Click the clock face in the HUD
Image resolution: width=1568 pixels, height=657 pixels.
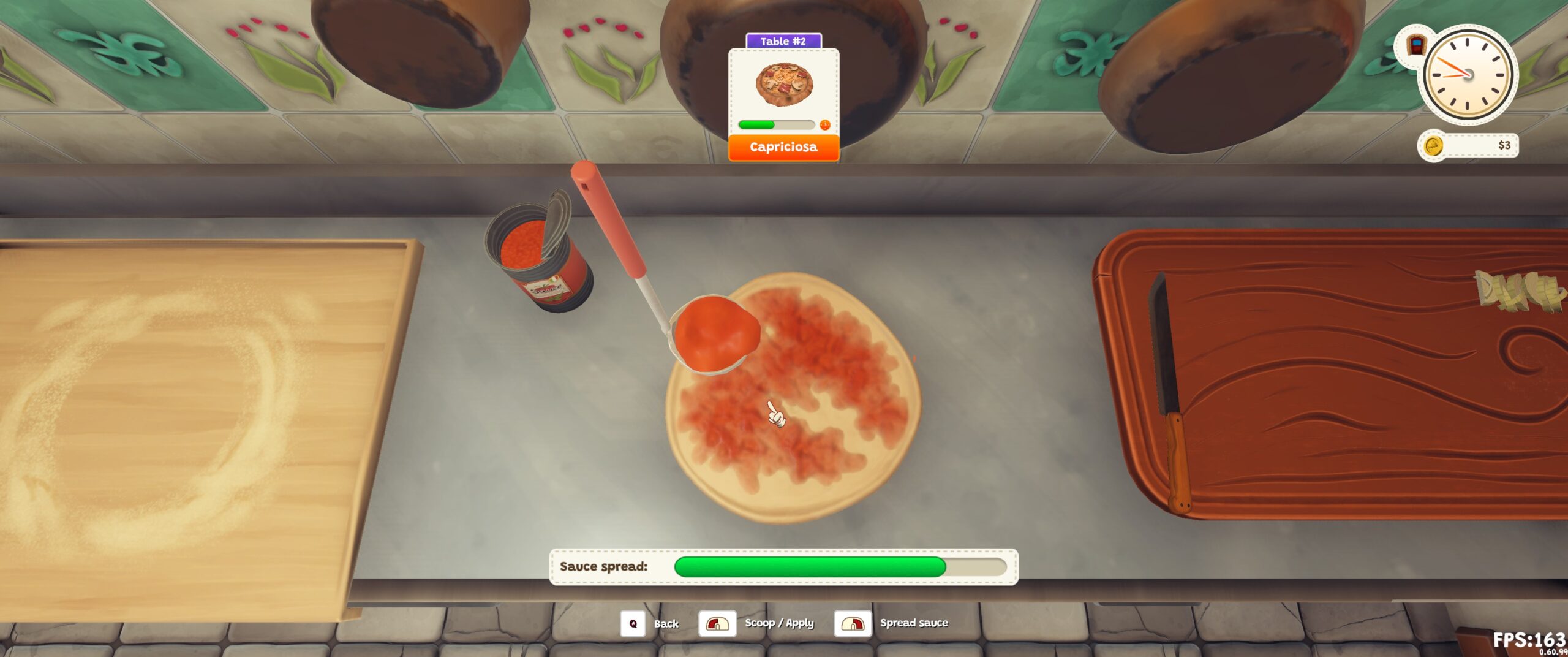pos(1469,75)
